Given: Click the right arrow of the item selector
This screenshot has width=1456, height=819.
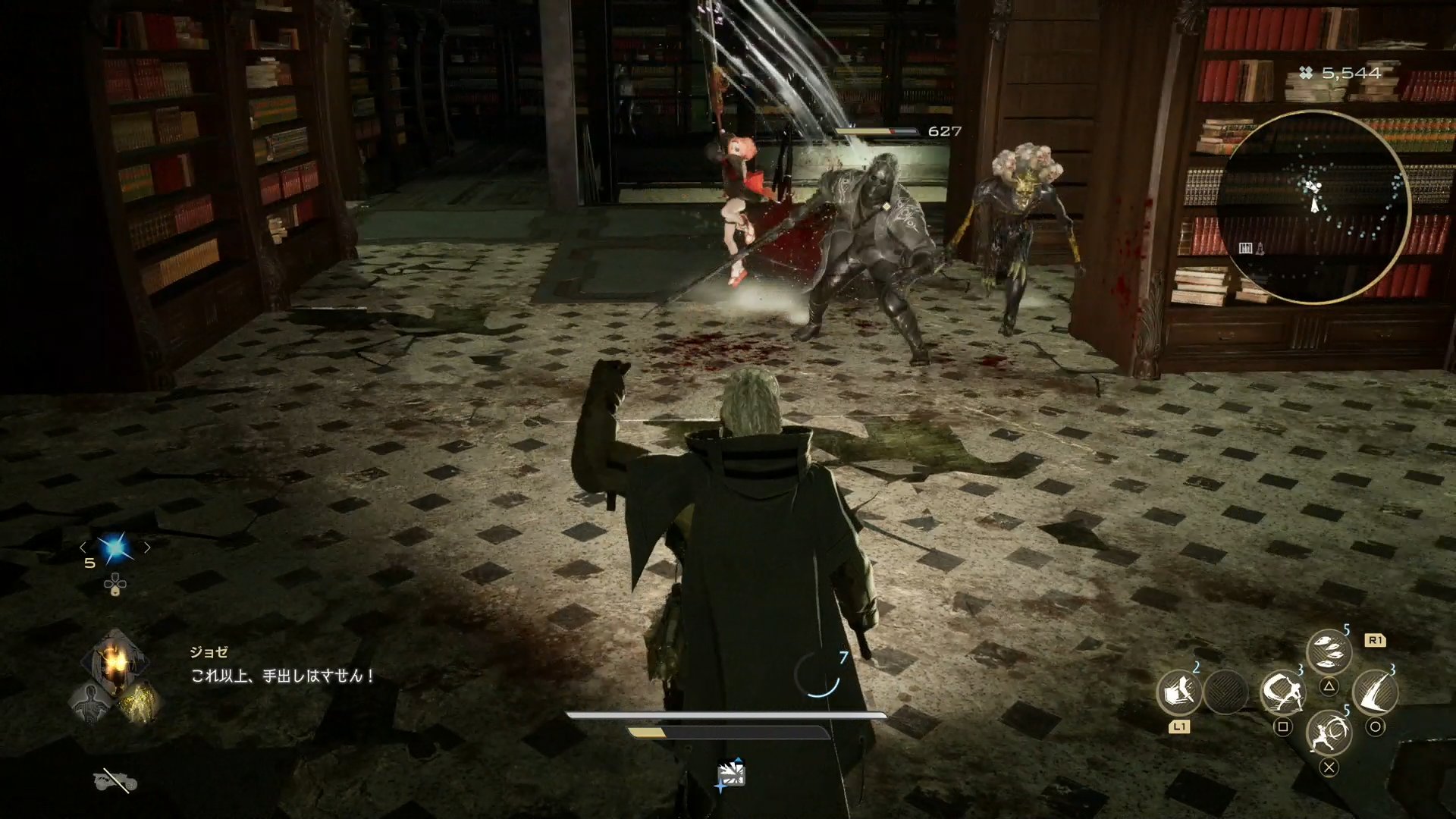Looking at the screenshot, I should [x=146, y=548].
